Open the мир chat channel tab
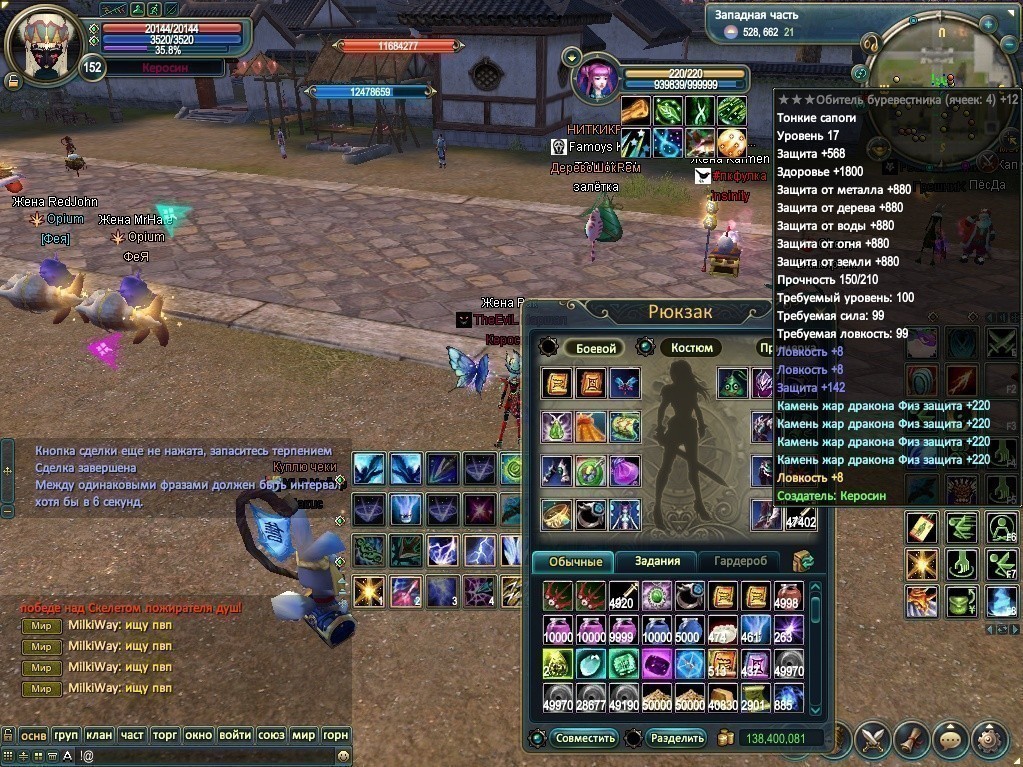Viewport: 1023px width, 767px height. point(304,735)
